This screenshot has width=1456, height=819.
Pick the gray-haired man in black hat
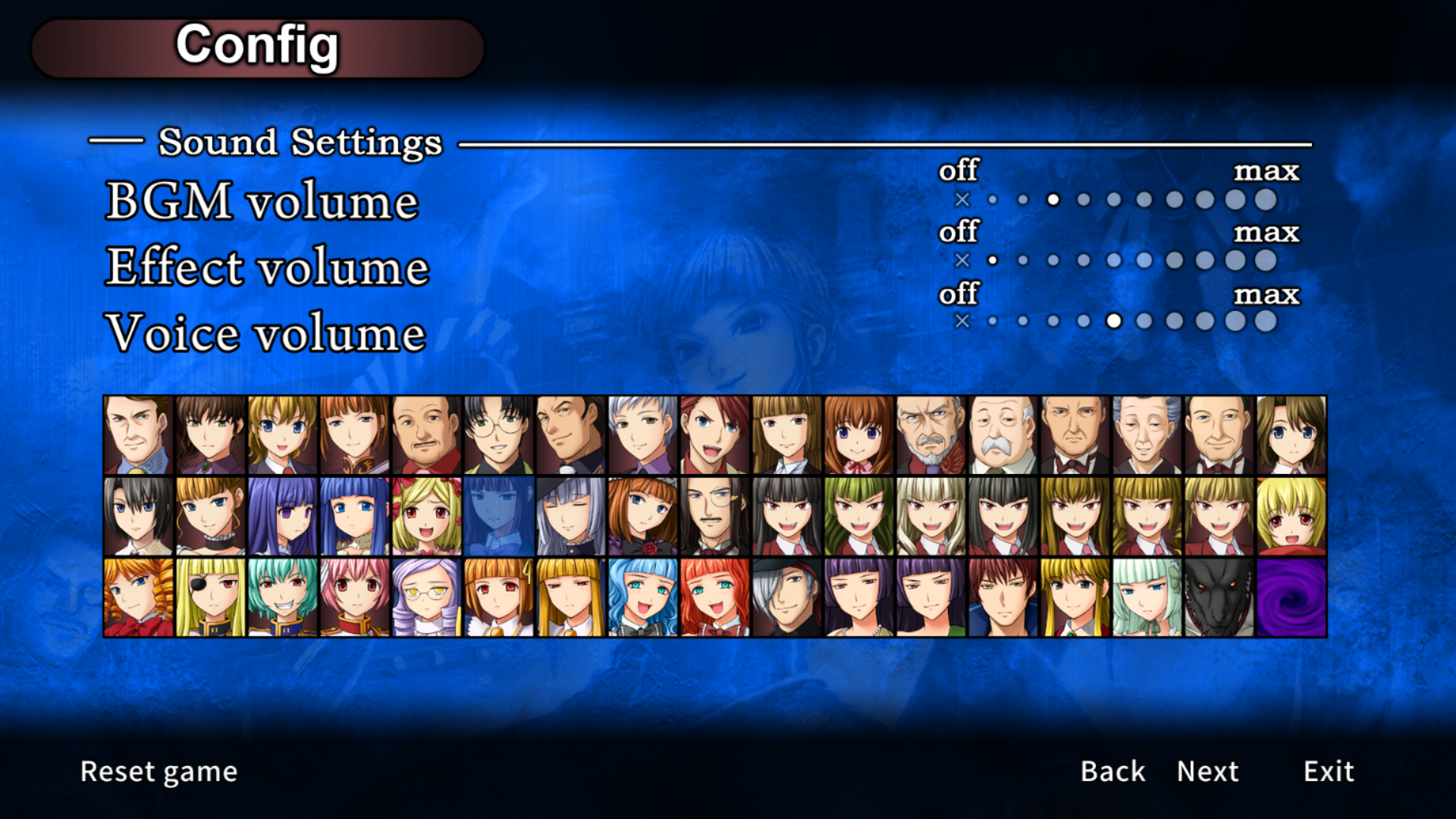point(786,598)
